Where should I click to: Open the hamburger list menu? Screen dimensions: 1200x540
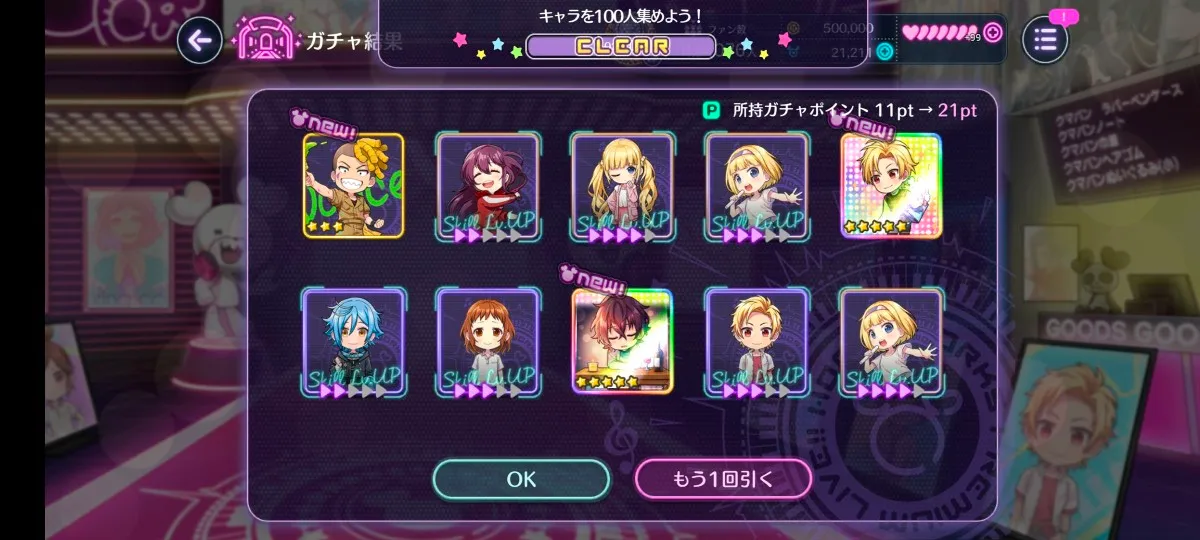coord(1045,40)
